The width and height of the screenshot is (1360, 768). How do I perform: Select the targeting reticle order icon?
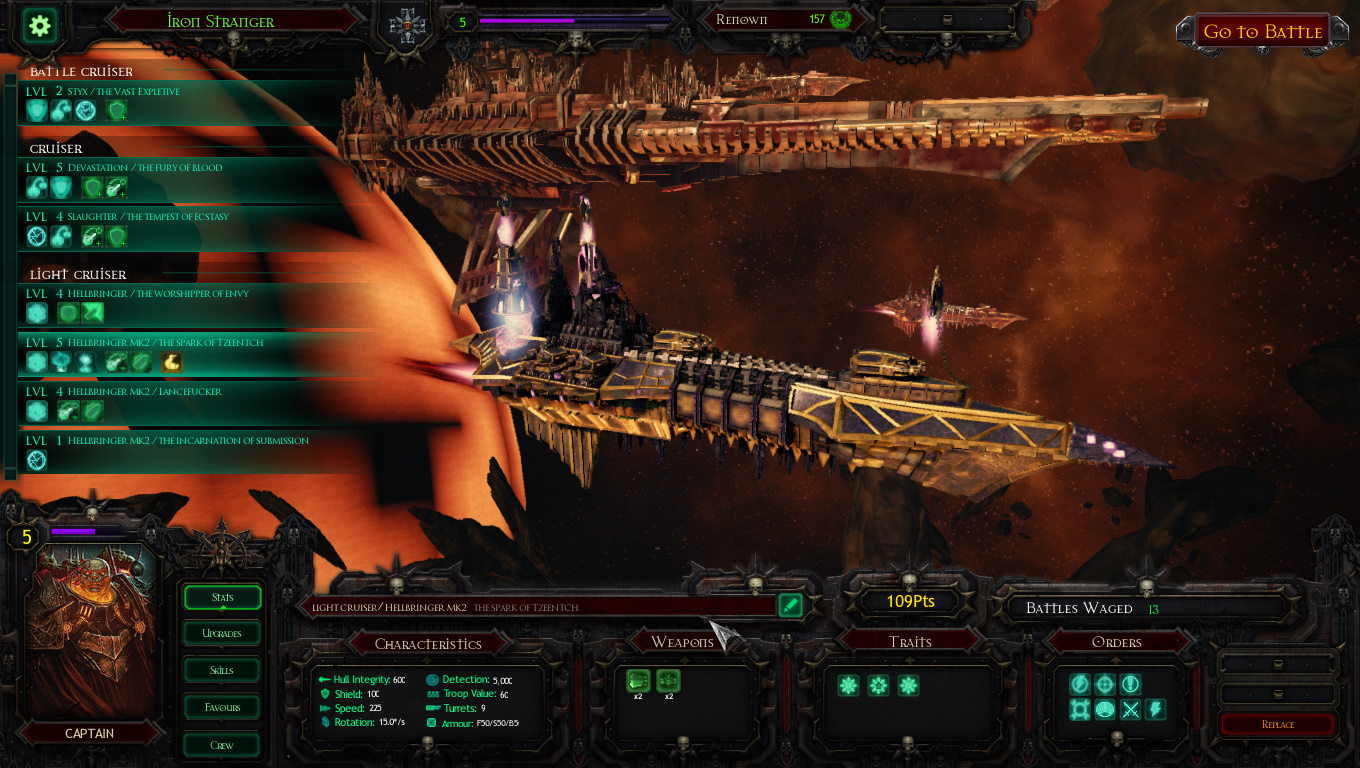pos(1105,684)
